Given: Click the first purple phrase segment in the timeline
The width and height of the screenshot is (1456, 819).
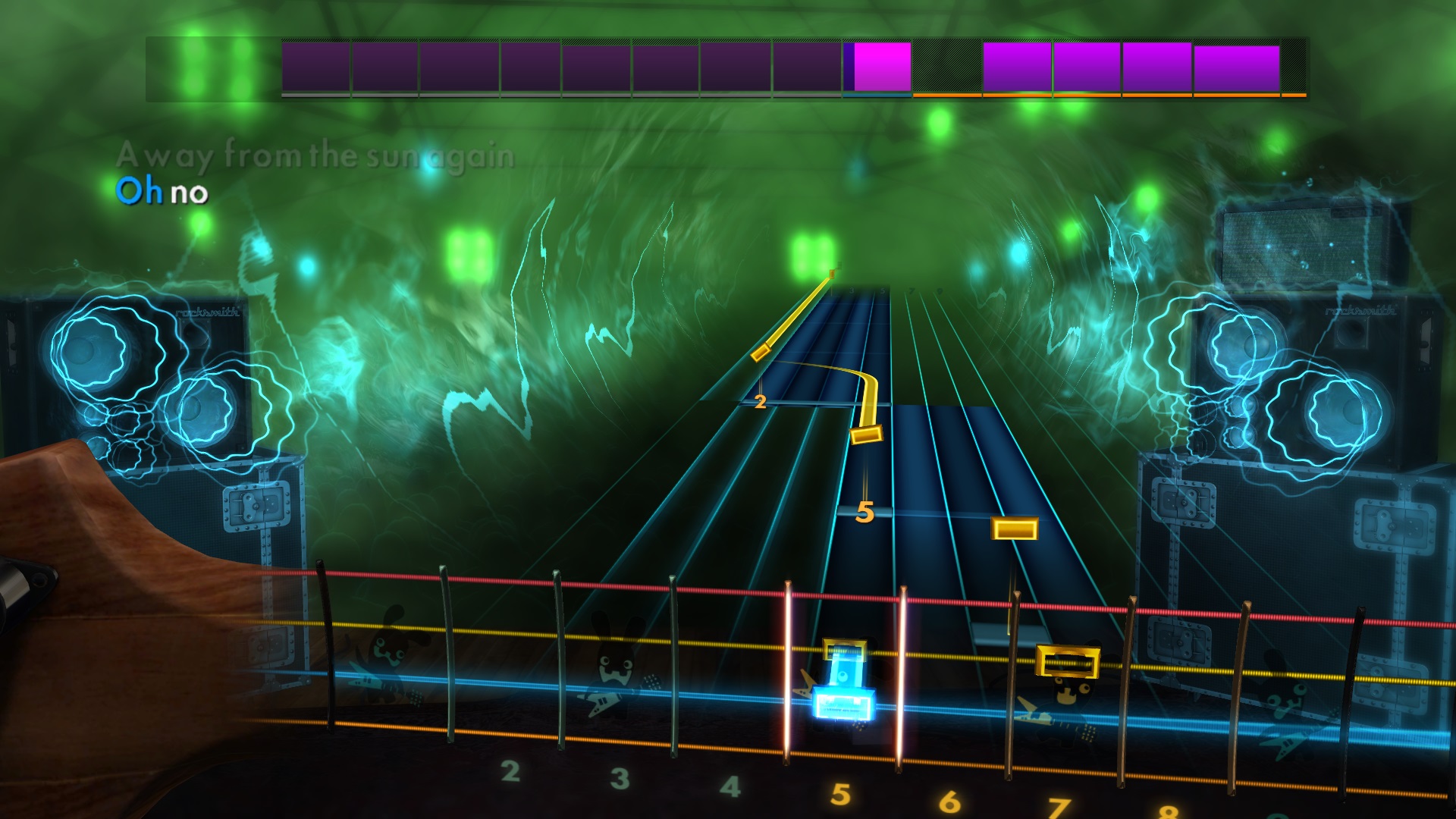Looking at the screenshot, I should point(315,64).
